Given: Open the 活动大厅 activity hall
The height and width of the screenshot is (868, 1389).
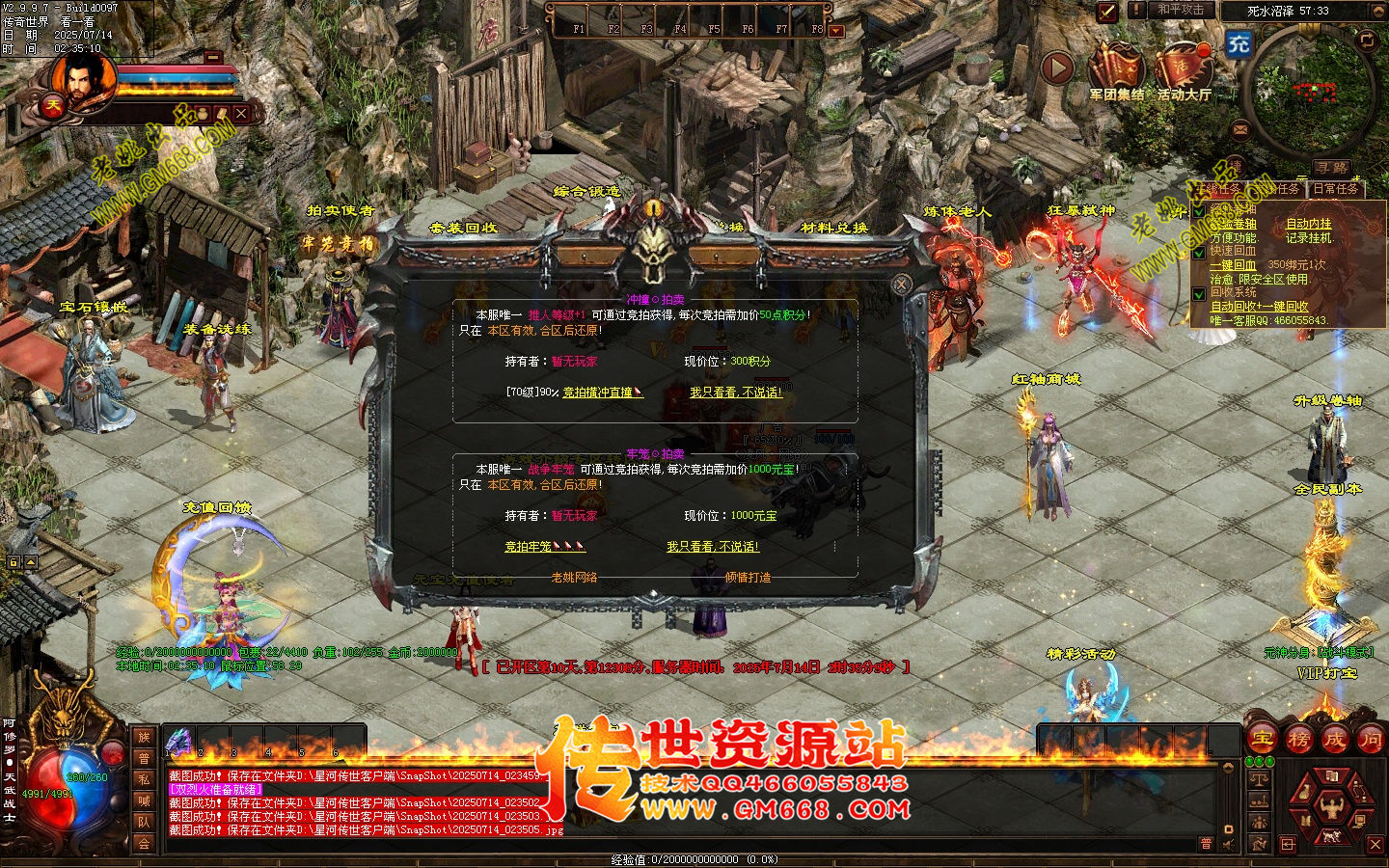Looking at the screenshot, I should pos(1184,71).
